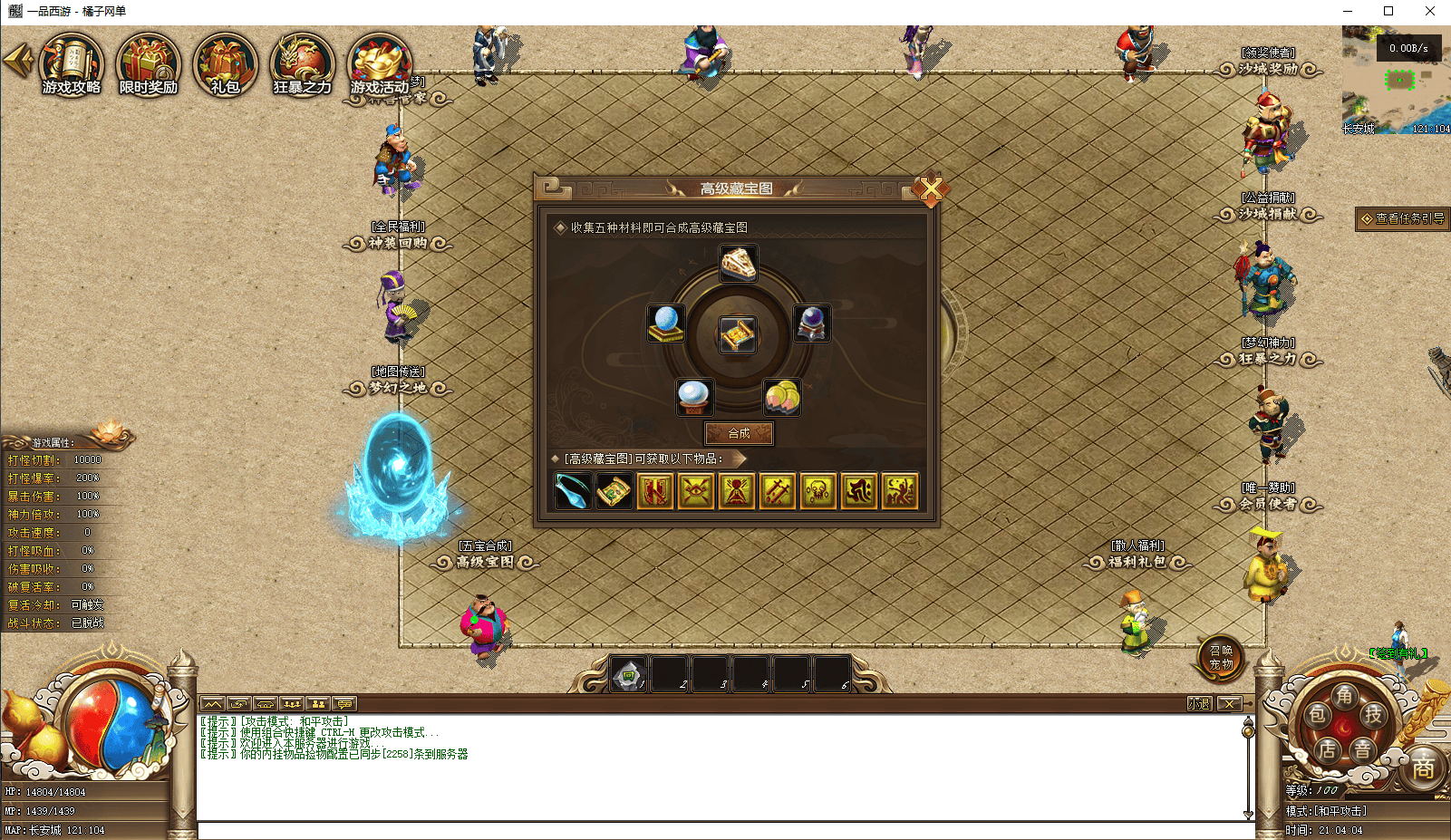Close the game window
Viewport: 1451px width, 840px height.
(1429, 11)
